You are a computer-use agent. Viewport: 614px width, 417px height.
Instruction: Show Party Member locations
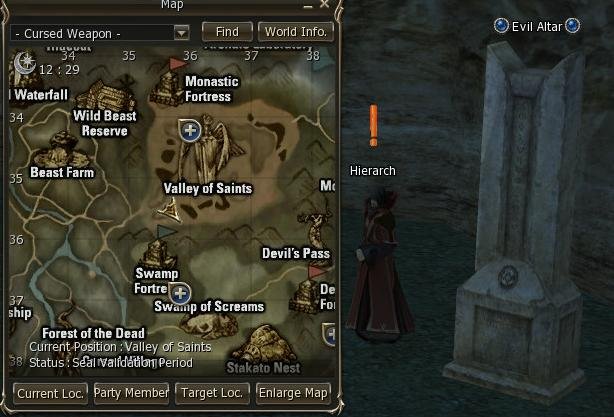[131, 393]
